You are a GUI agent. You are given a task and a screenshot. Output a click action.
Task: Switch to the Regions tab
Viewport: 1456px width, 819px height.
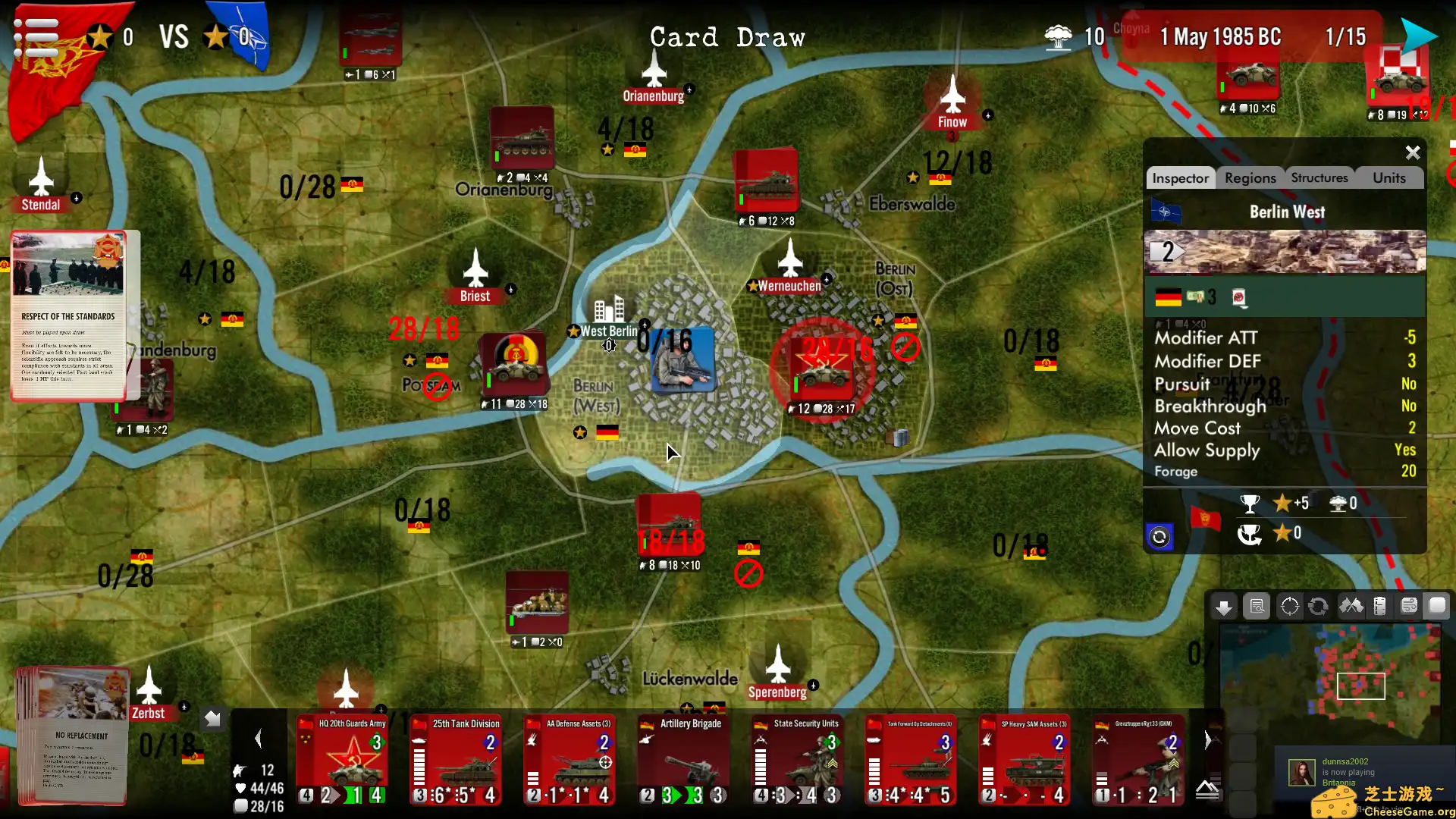tap(1250, 177)
